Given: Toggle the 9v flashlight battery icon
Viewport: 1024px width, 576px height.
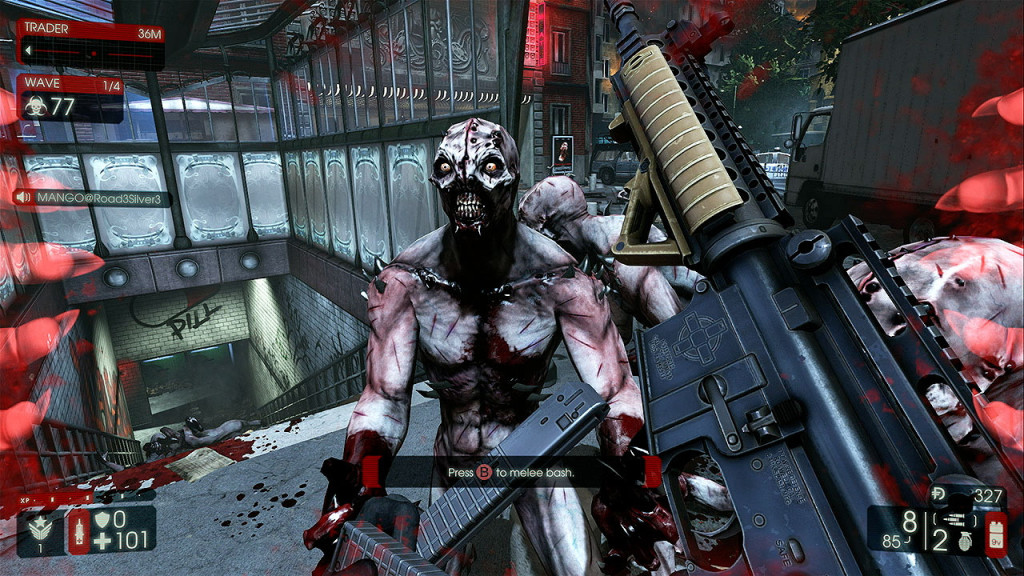Looking at the screenshot, I should click(x=995, y=530).
